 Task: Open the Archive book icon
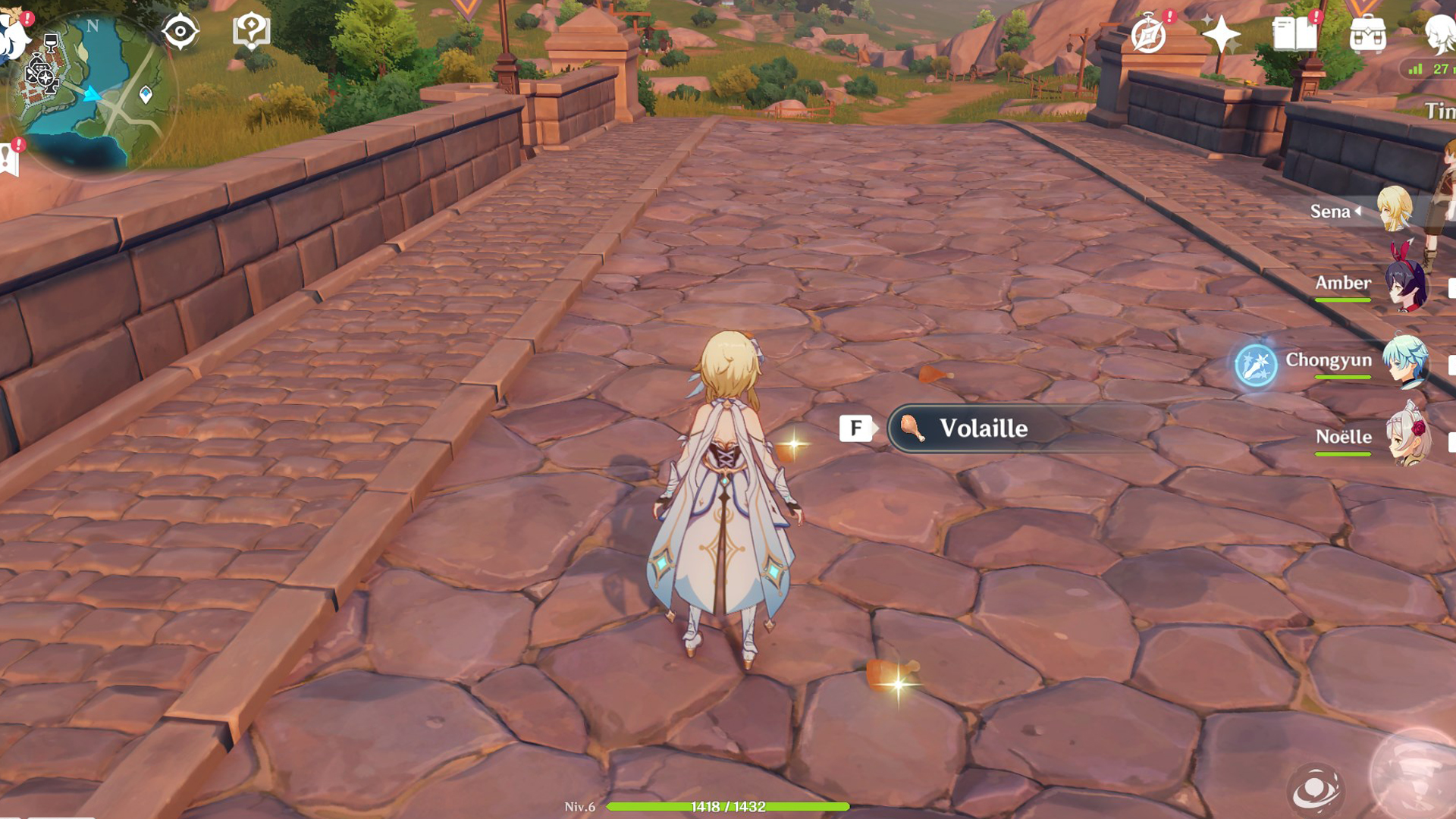(x=1297, y=32)
